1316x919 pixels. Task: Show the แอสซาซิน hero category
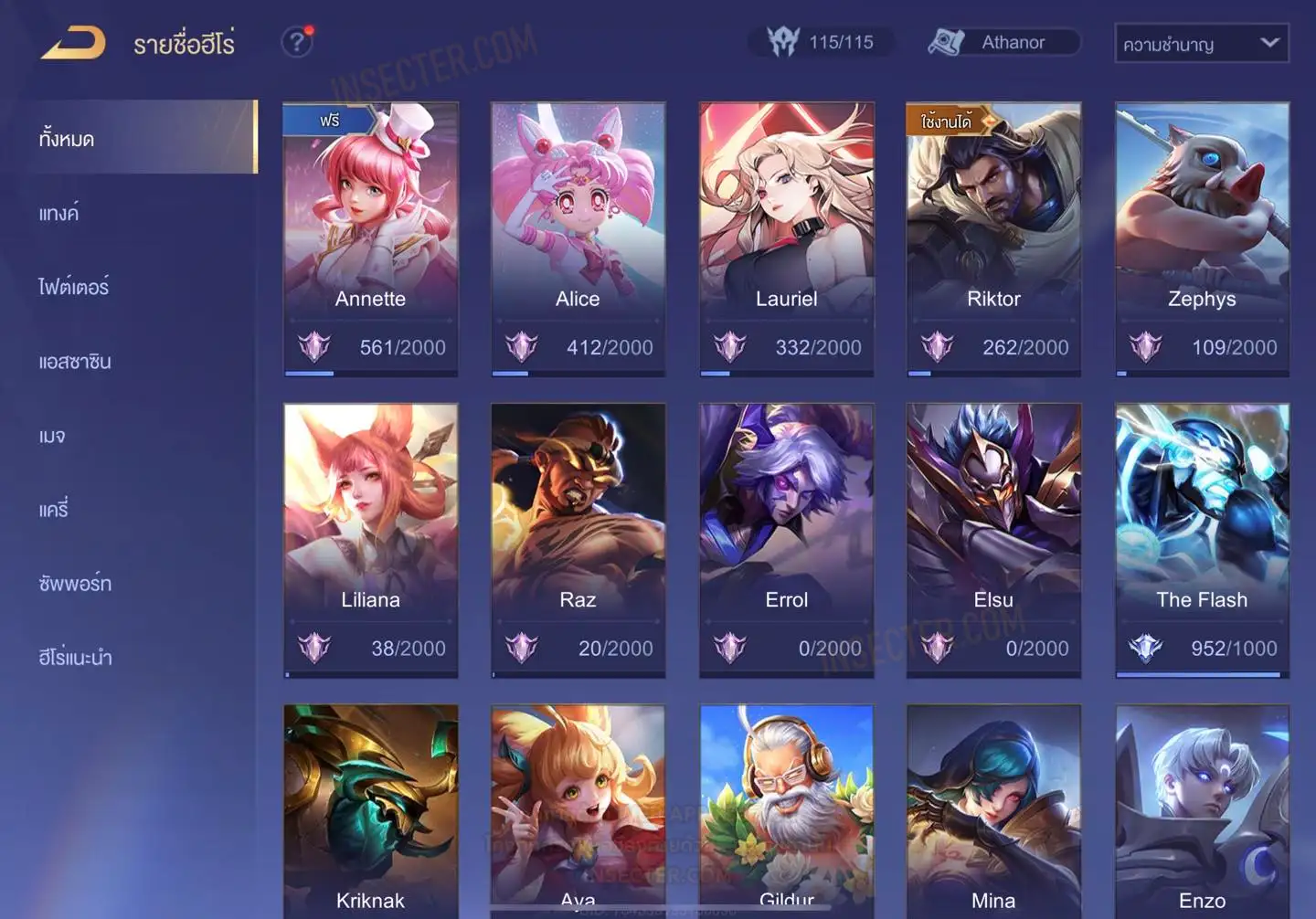click(x=75, y=362)
